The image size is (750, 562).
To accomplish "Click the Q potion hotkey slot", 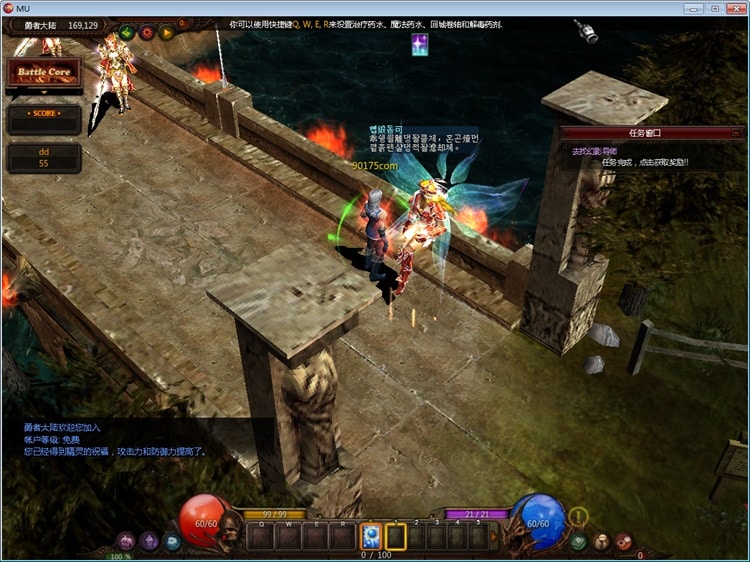I will click(x=262, y=537).
